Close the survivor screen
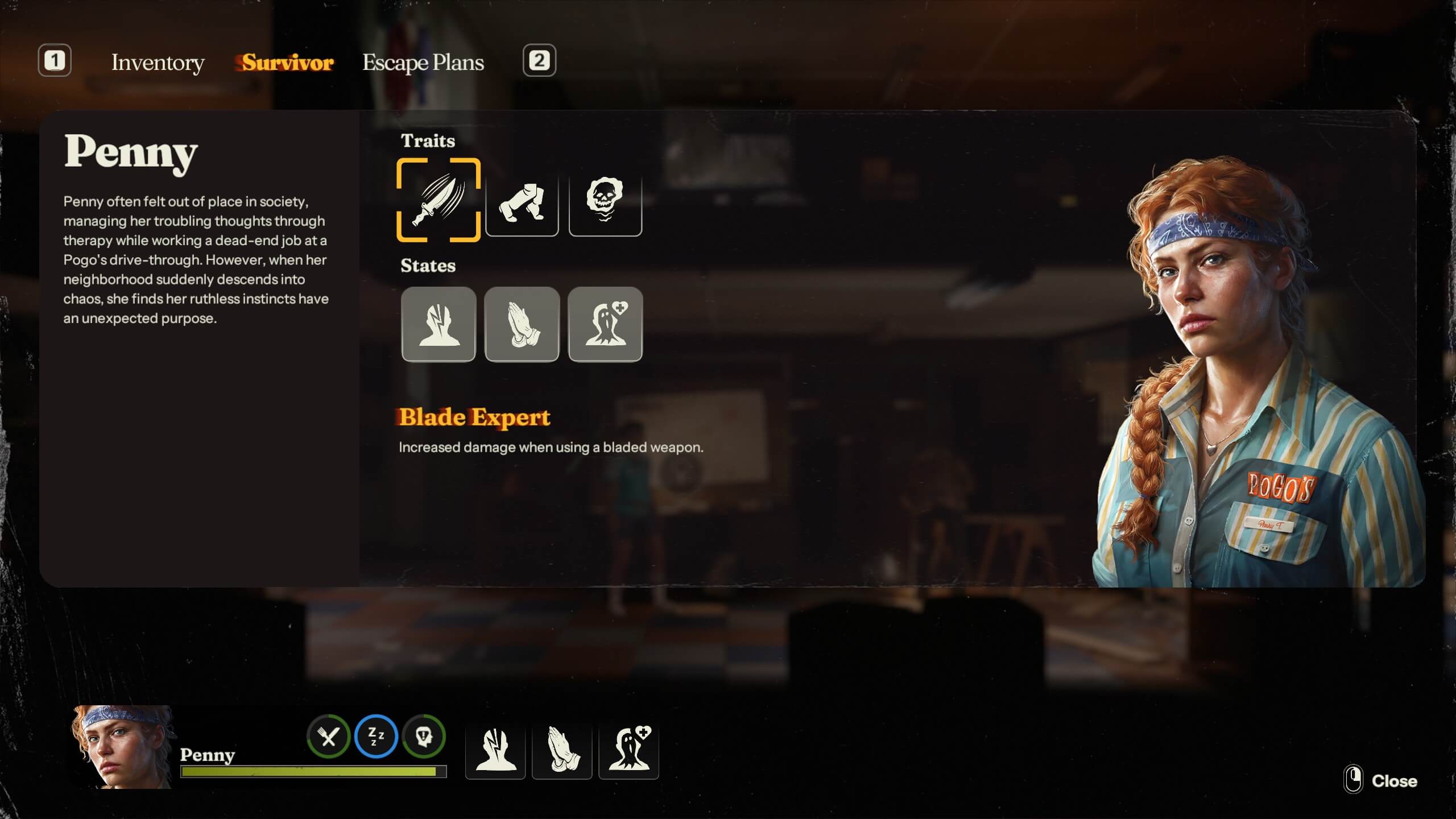Viewport: 1456px width, 819px height. click(1382, 781)
